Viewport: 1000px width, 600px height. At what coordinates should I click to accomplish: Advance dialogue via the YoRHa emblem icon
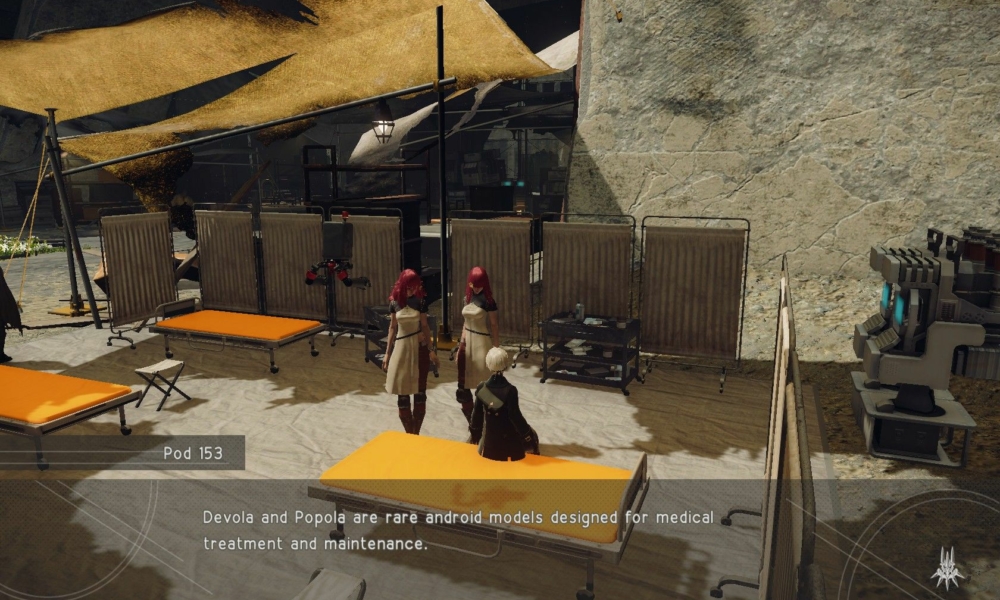(946, 567)
